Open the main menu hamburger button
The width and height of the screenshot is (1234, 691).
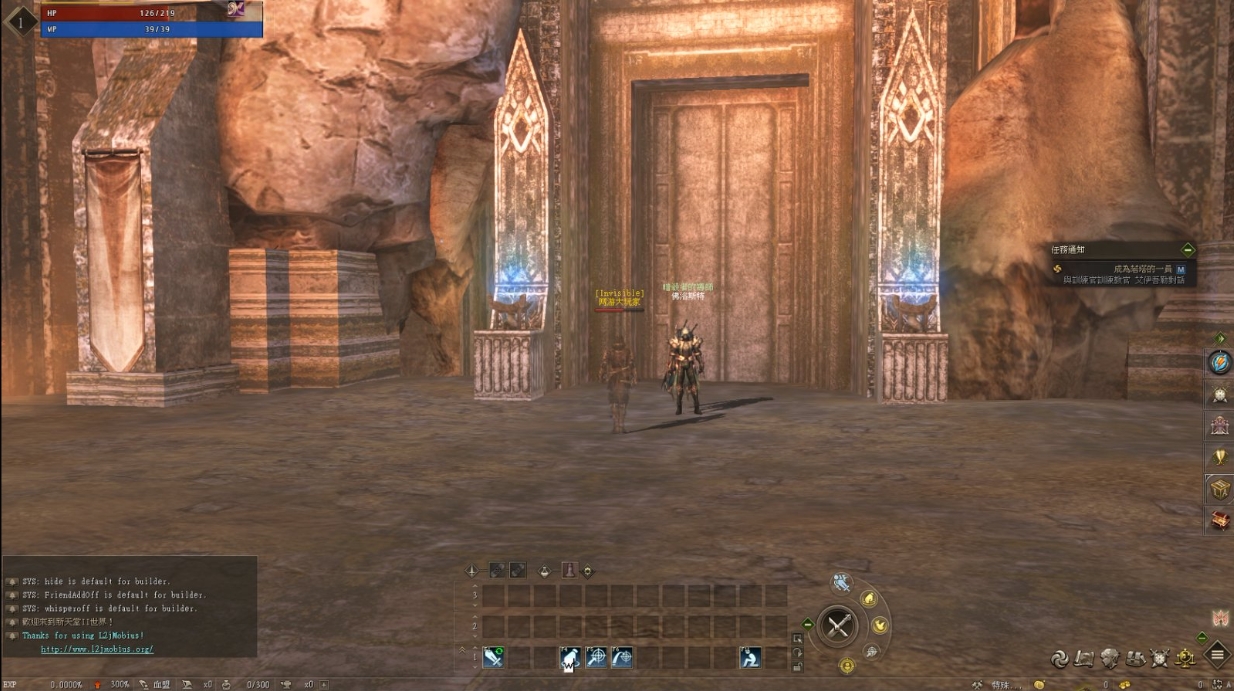[x=1217, y=656]
